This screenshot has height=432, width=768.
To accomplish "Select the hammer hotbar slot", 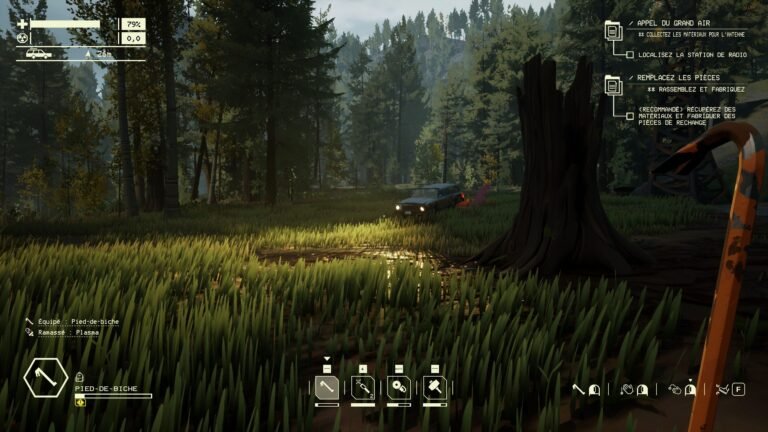I will point(434,387).
